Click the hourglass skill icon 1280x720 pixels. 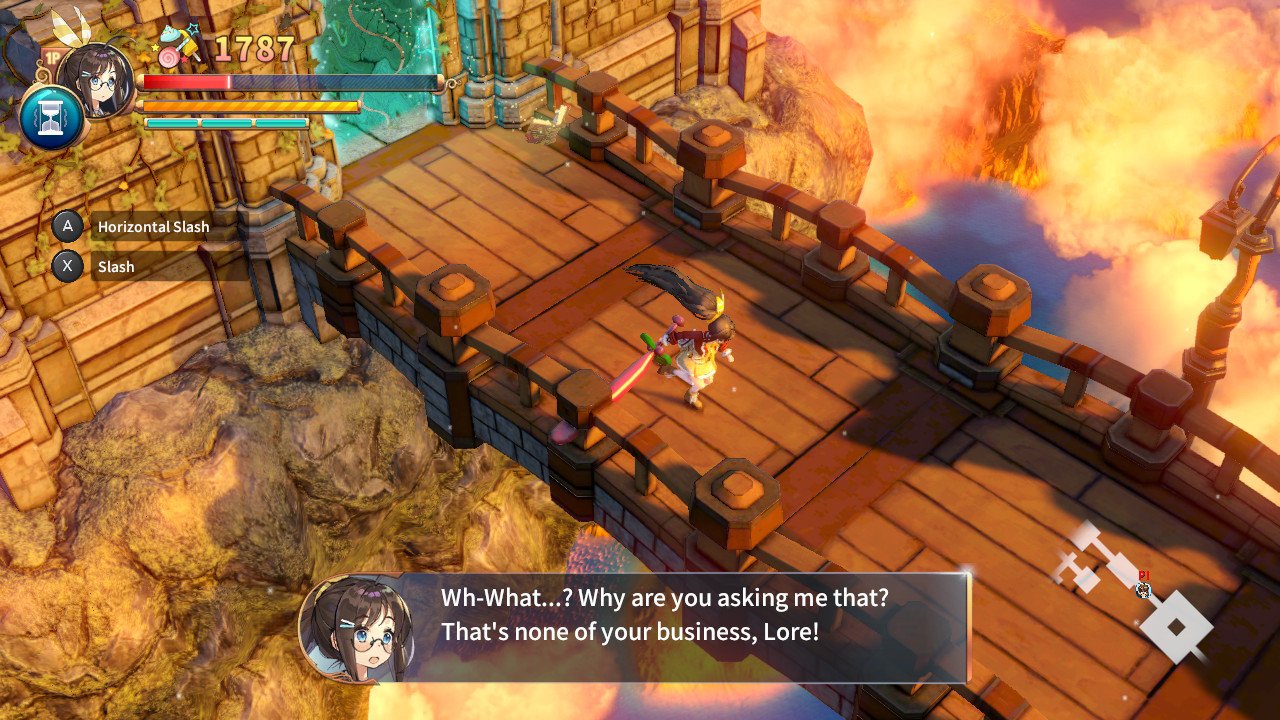[x=51, y=117]
